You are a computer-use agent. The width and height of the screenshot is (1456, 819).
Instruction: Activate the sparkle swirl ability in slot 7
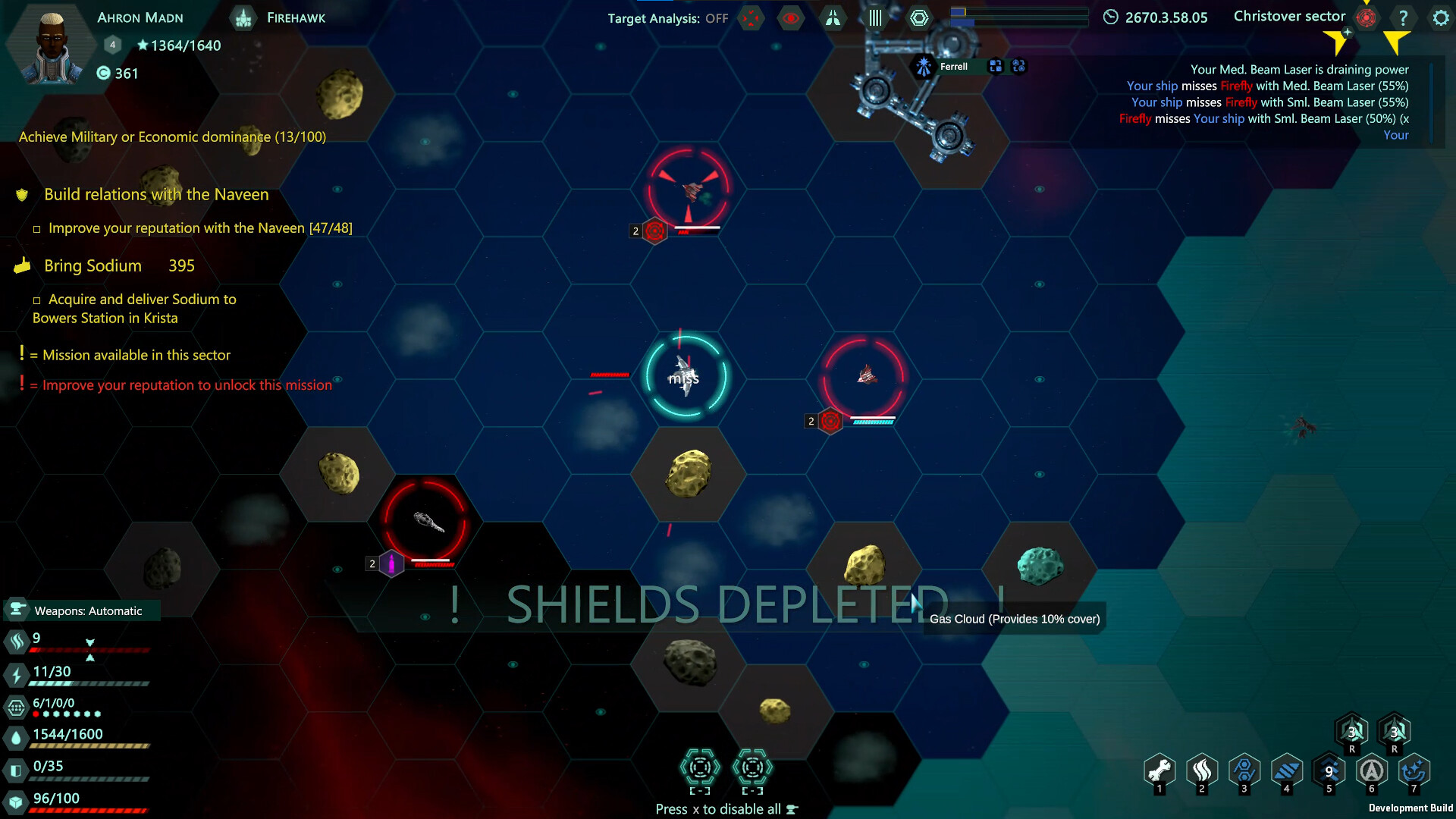pyautogui.click(x=1414, y=771)
